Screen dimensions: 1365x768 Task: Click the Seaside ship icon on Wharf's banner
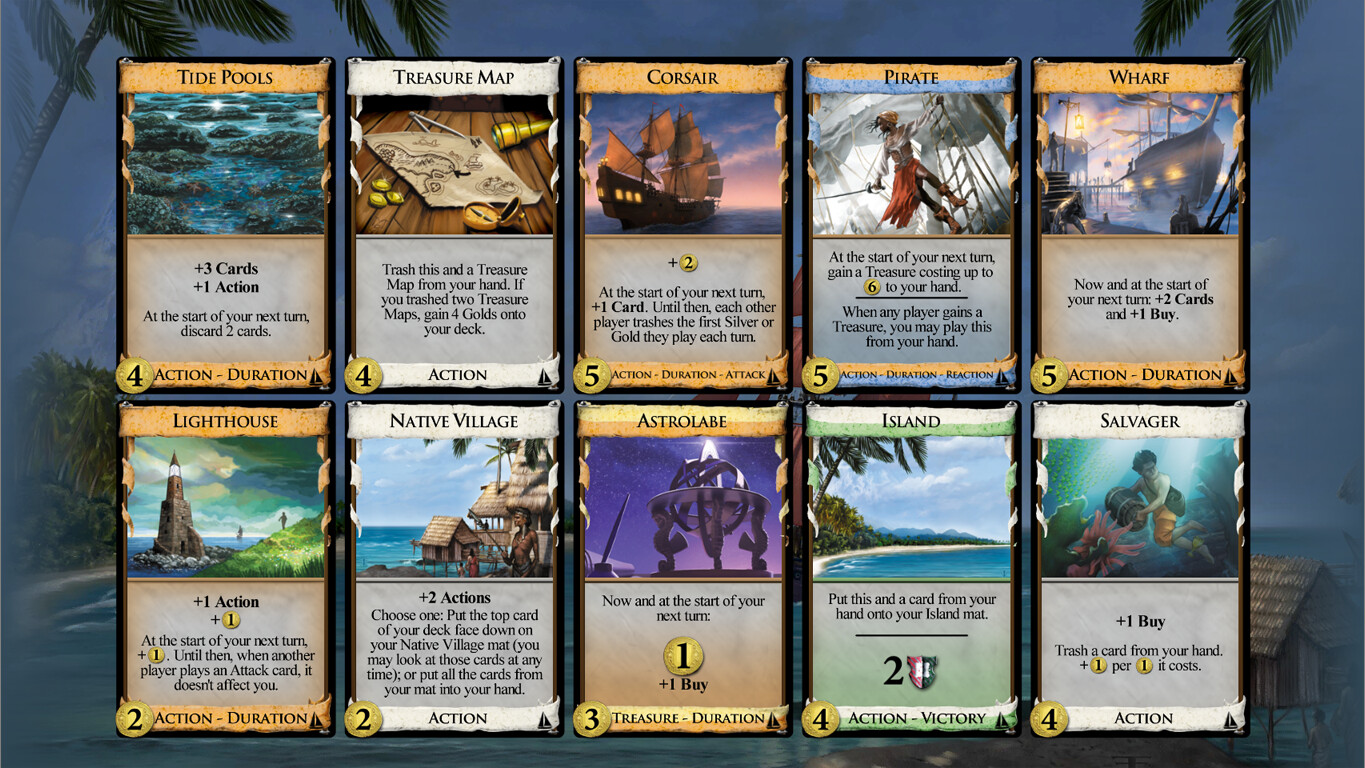1230,375
